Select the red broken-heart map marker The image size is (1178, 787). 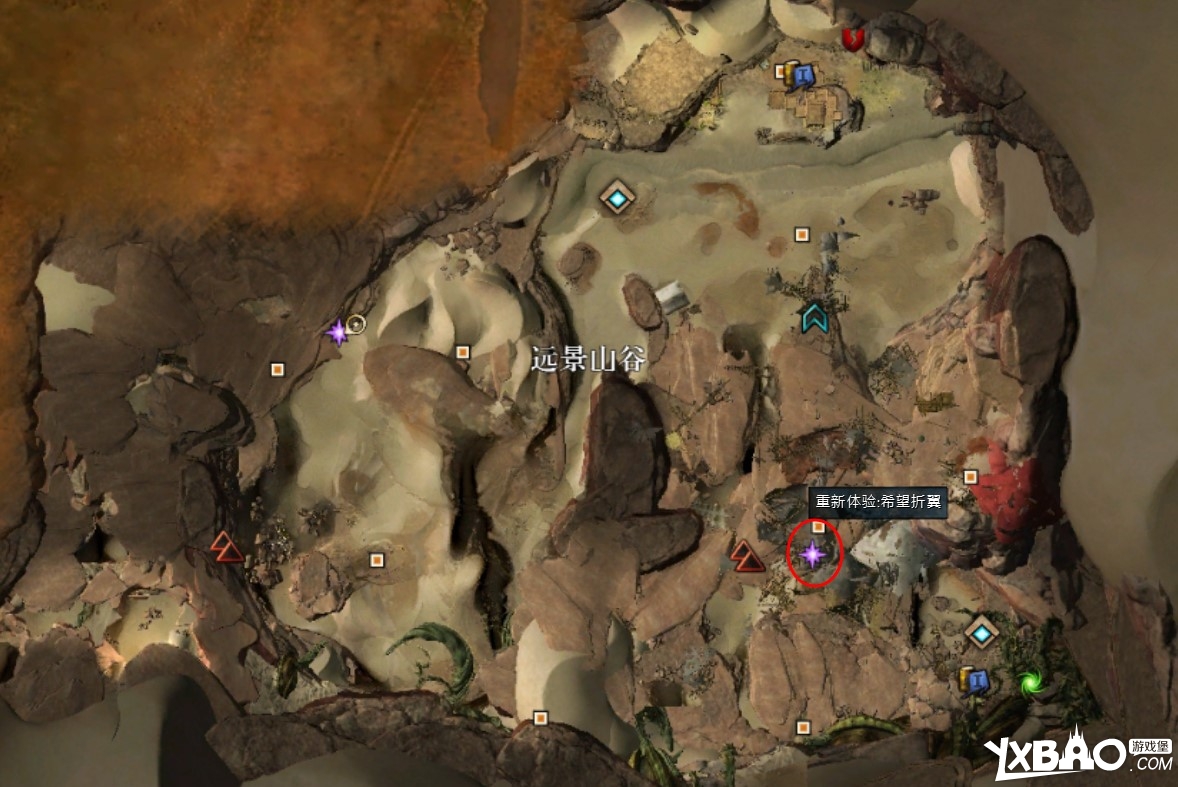tap(852, 39)
